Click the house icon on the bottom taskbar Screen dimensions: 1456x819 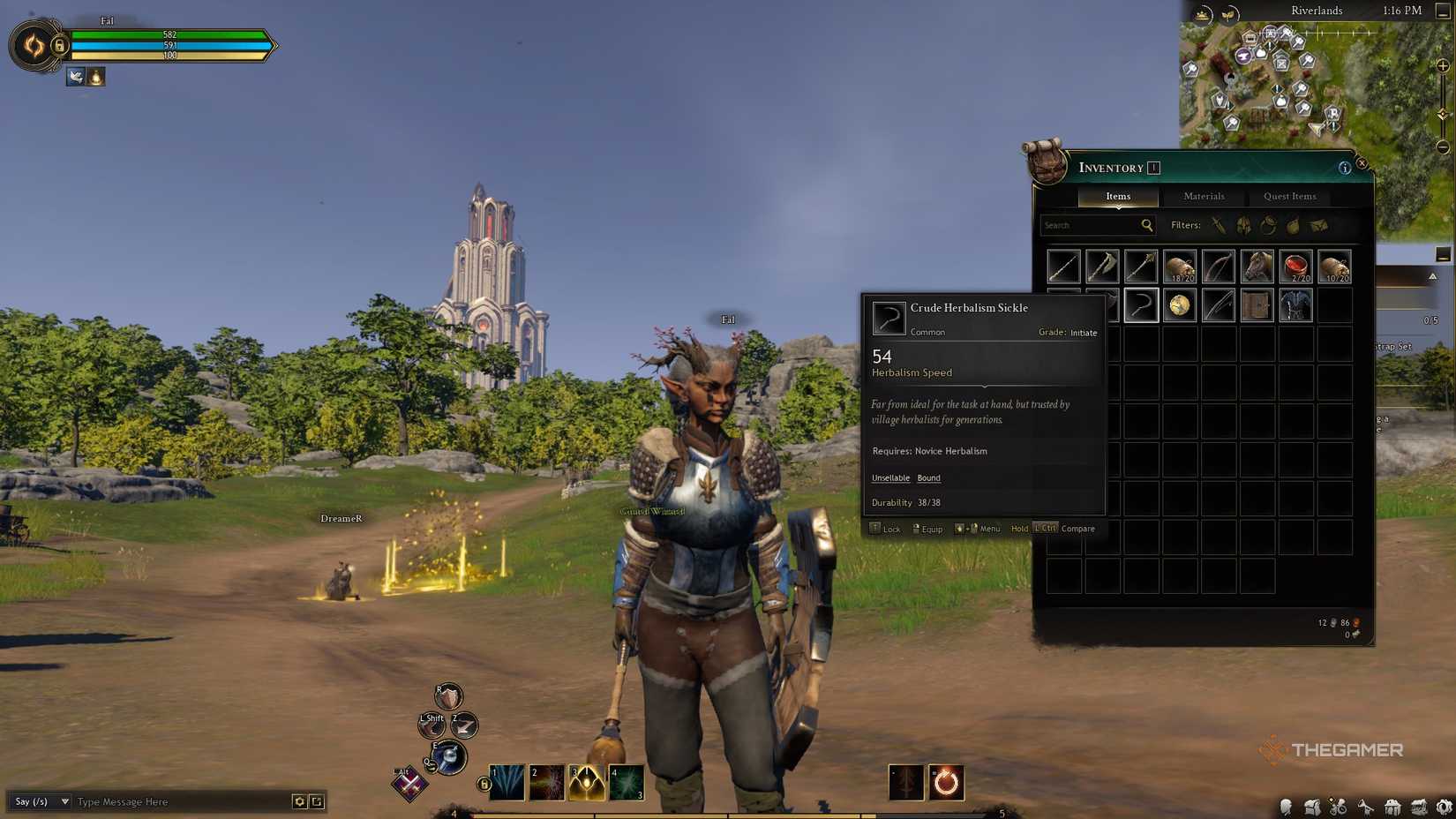click(x=1392, y=806)
